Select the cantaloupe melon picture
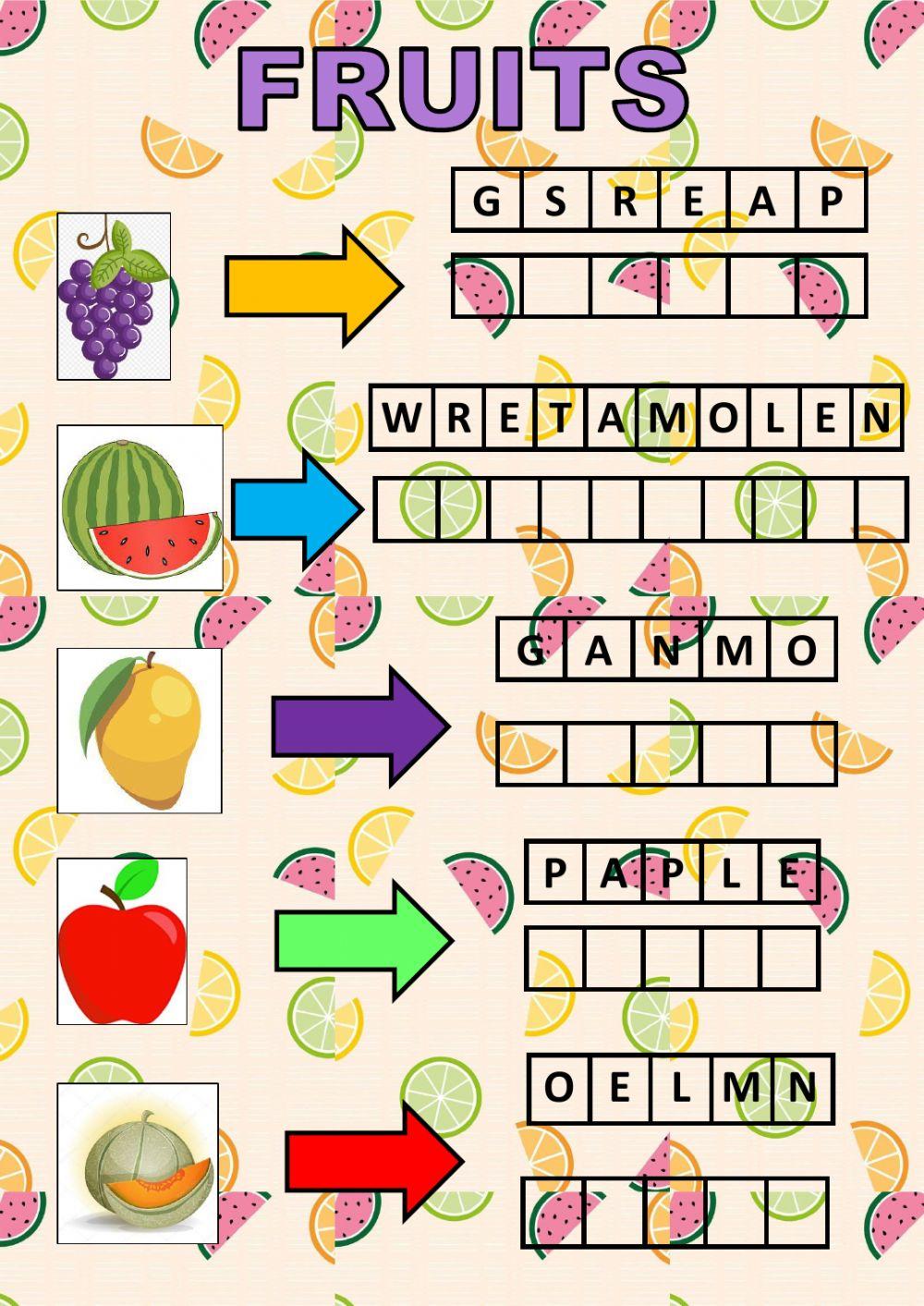 [138, 1164]
